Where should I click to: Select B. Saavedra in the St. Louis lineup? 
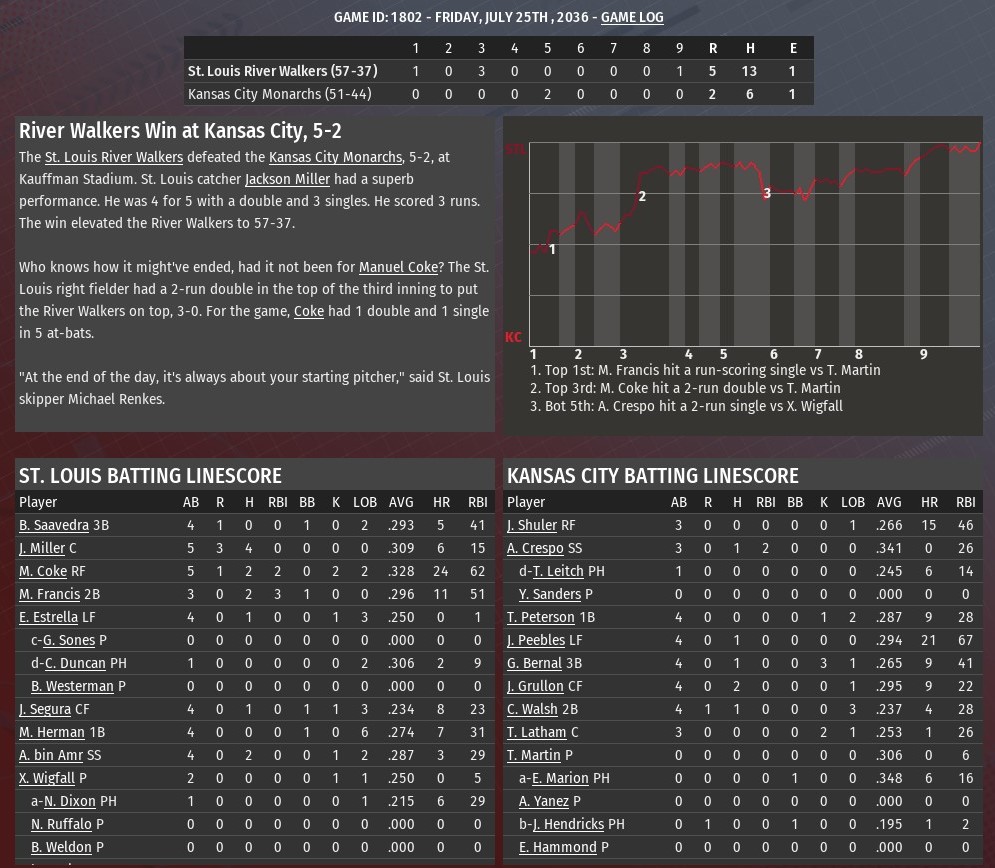click(x=54, y=525)
